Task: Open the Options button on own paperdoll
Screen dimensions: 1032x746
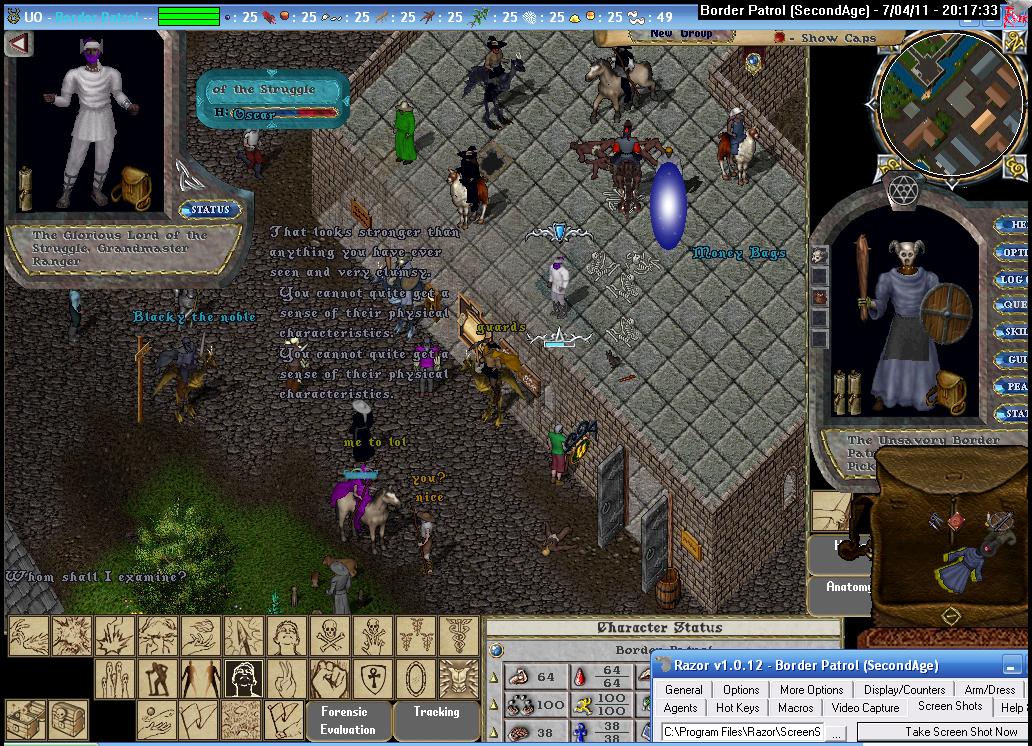Action: 1014,252
